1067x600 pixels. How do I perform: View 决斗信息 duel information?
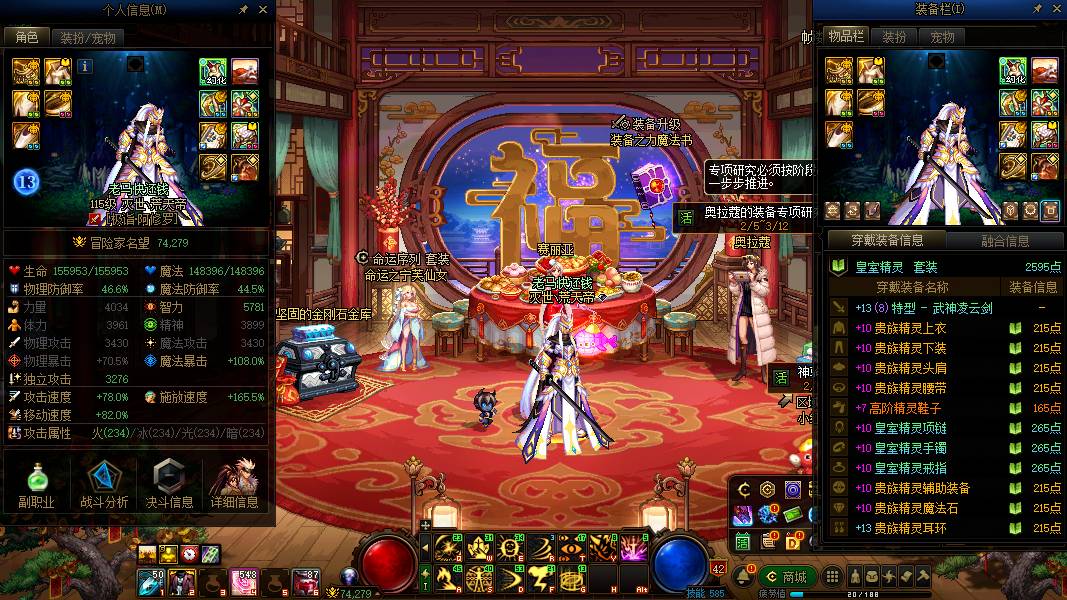pyautogui.click(x=169, y=485)
